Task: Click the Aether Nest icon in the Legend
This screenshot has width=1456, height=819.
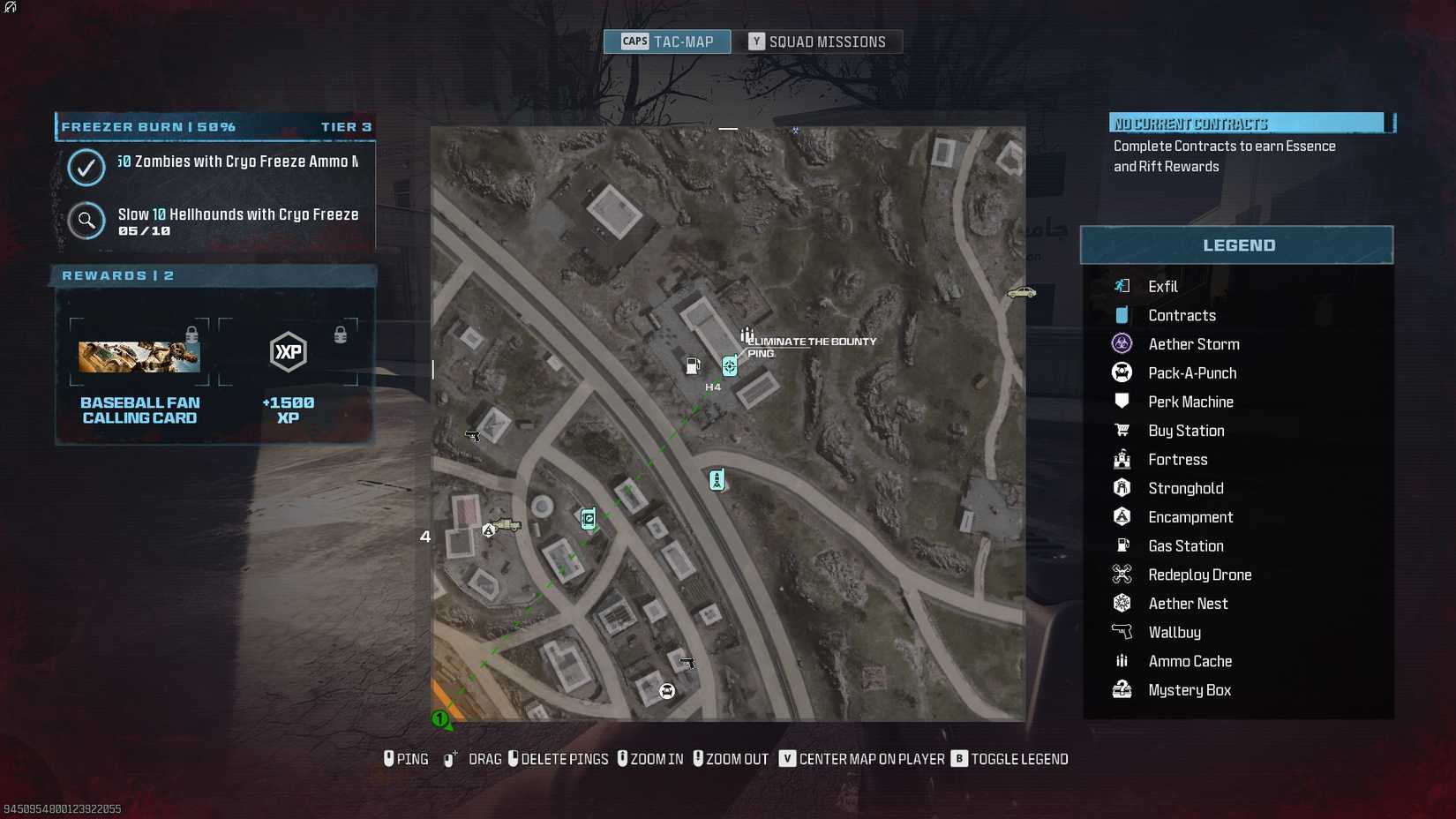Action: (x=1121, y=603)
